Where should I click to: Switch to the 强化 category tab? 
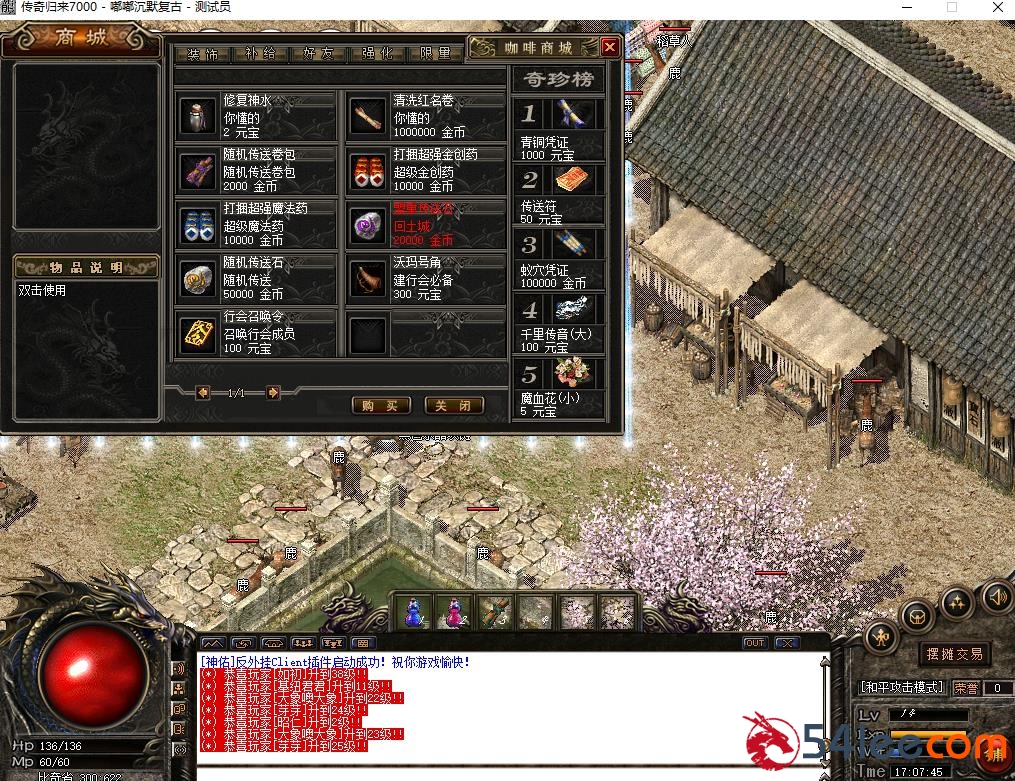tap(376, 54)
